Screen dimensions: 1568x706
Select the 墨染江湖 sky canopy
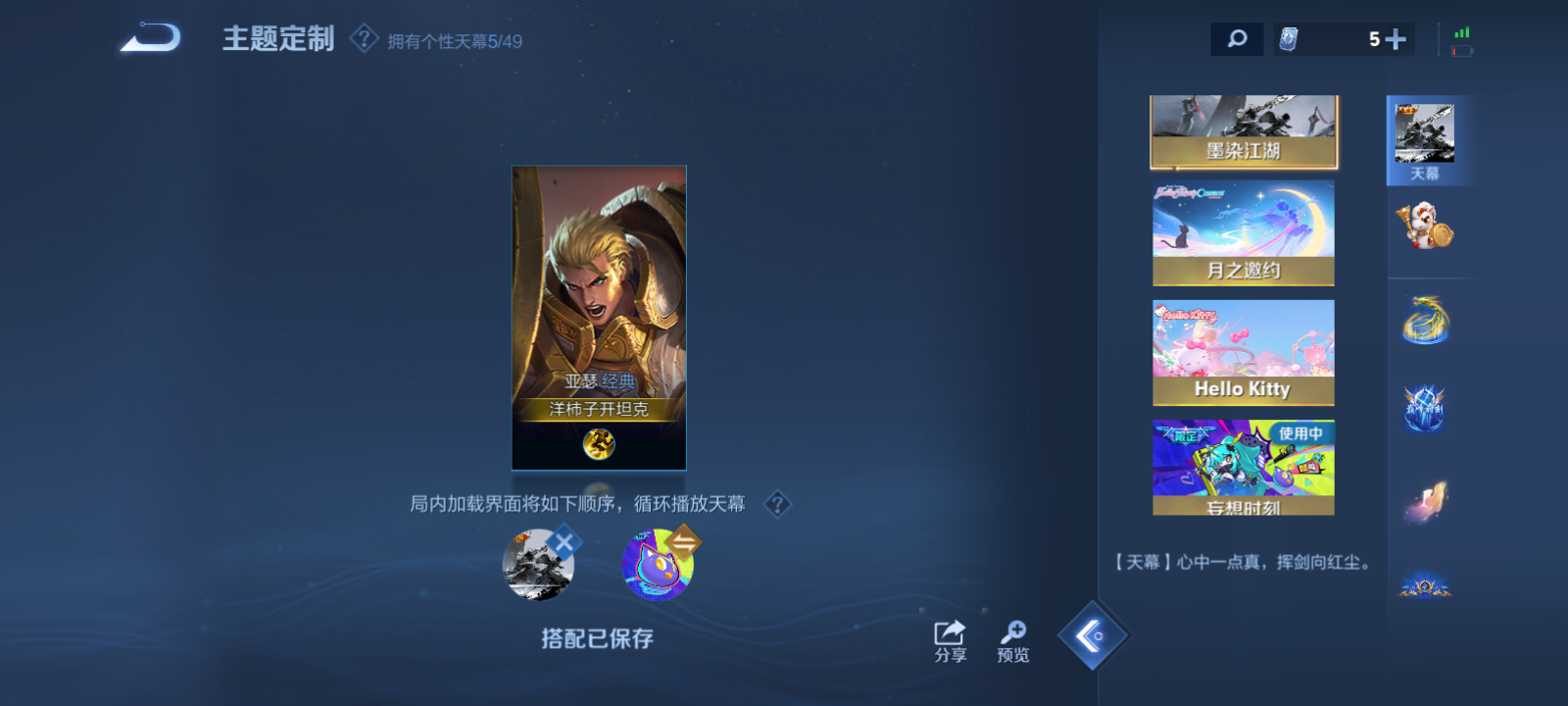[1243, 132]
